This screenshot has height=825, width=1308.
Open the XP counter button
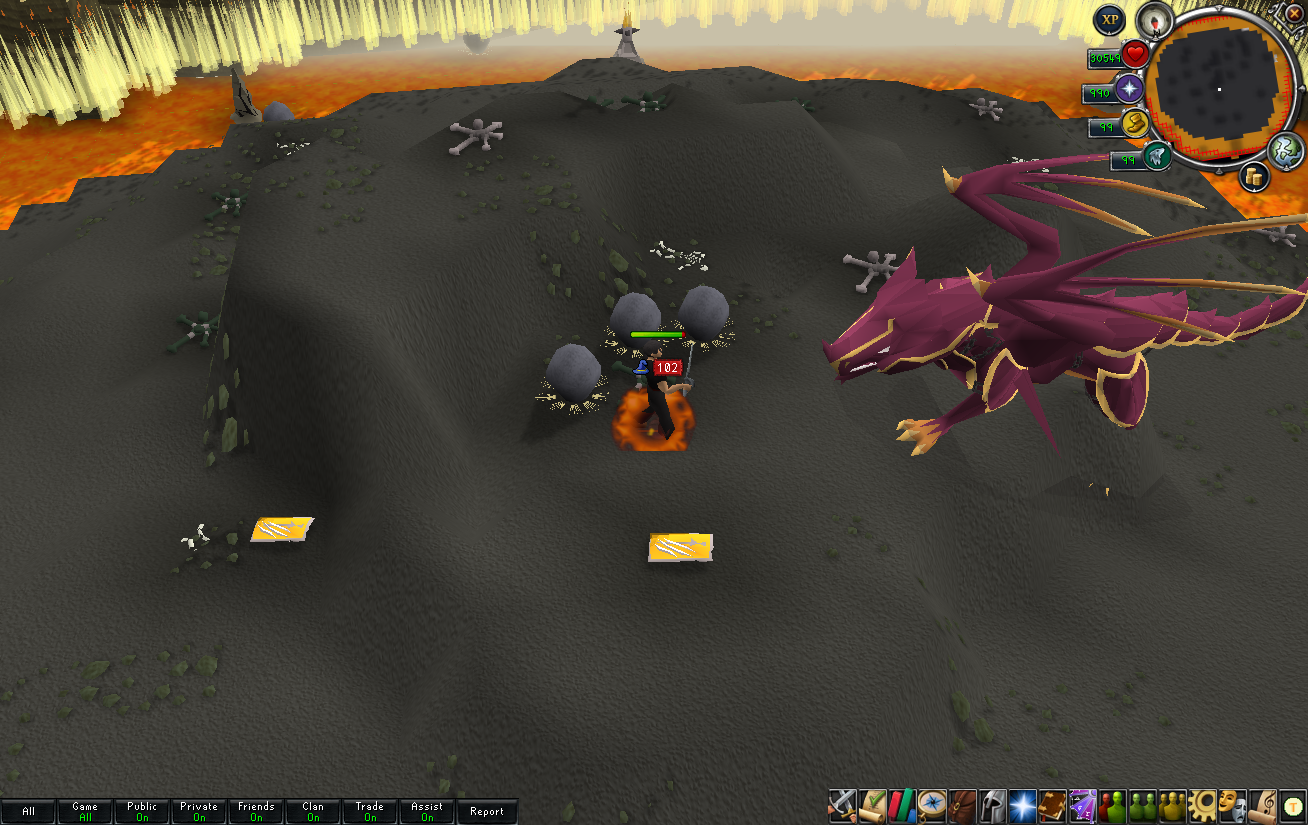pyautogui.click(x=1108, y=20)
